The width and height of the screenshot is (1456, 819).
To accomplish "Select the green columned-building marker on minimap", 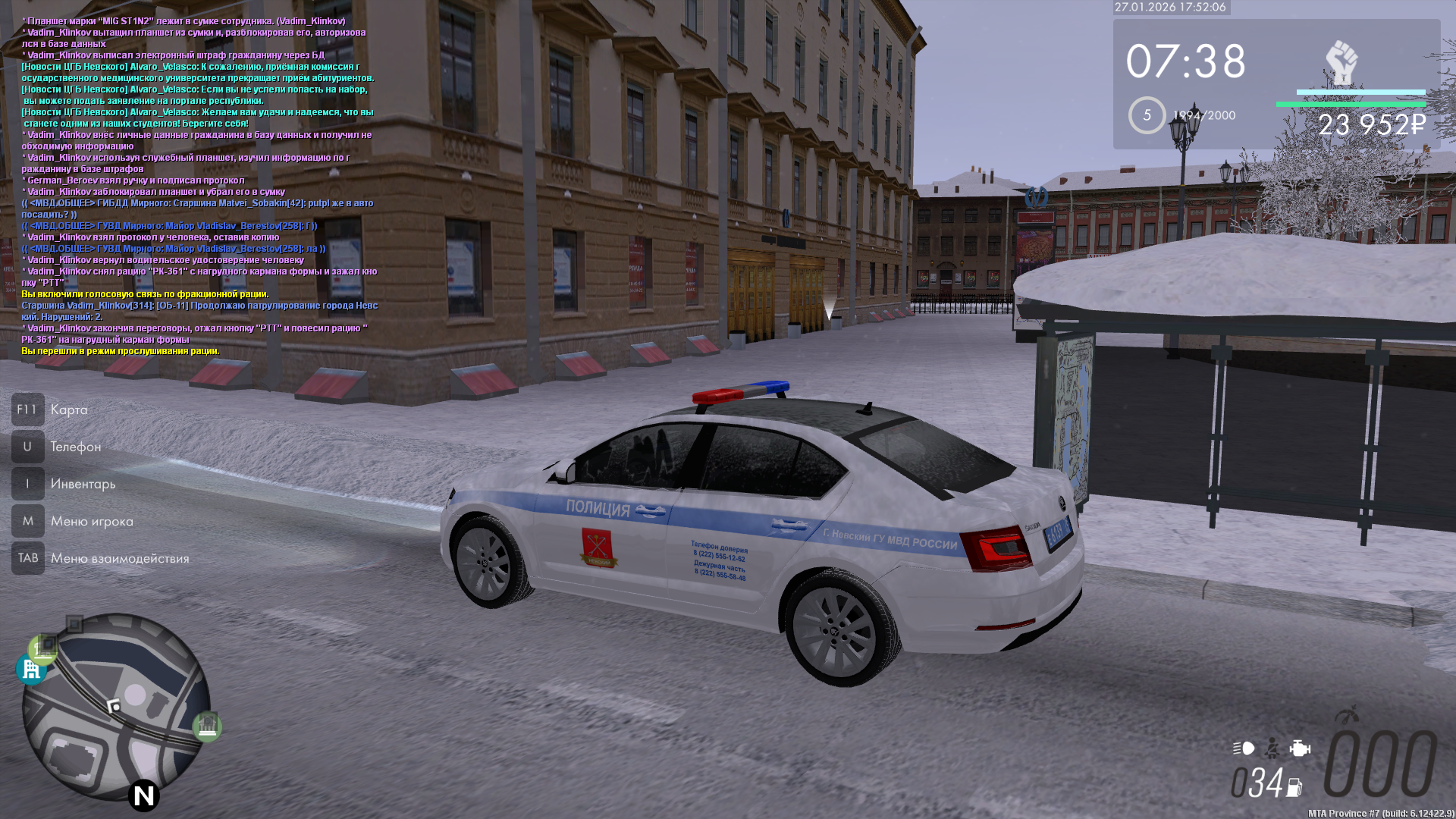I will coord(207,726).
